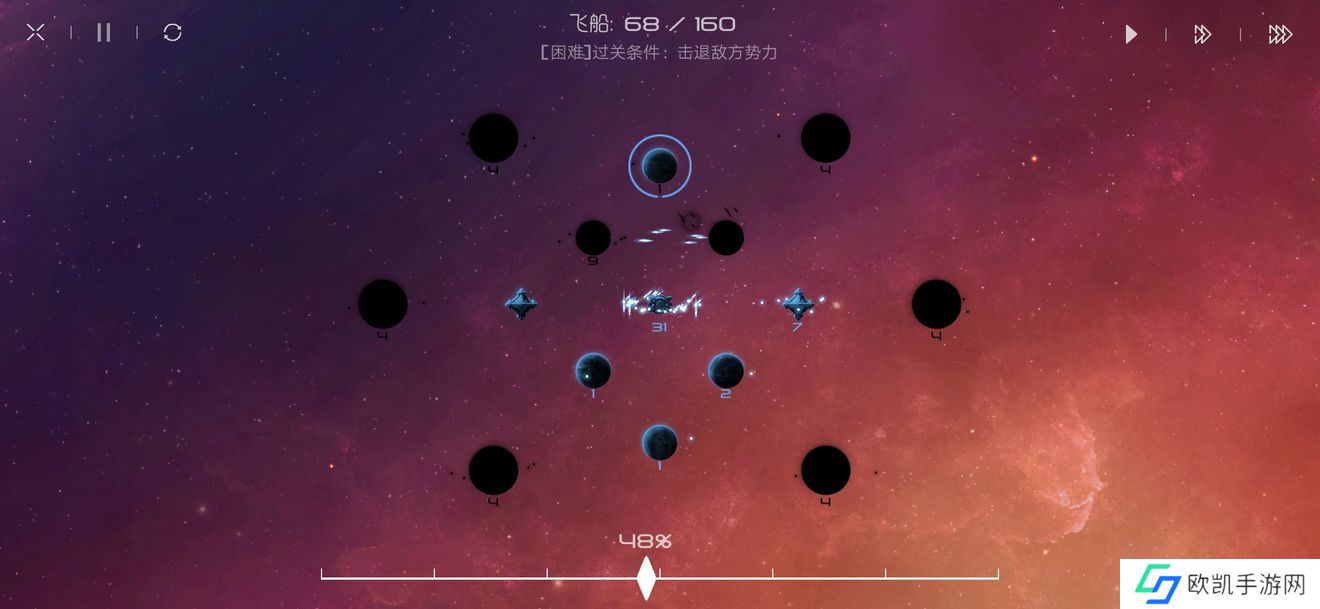Set game speed to normal single-arrow play
The image size is (1320, 609).
1131,35
